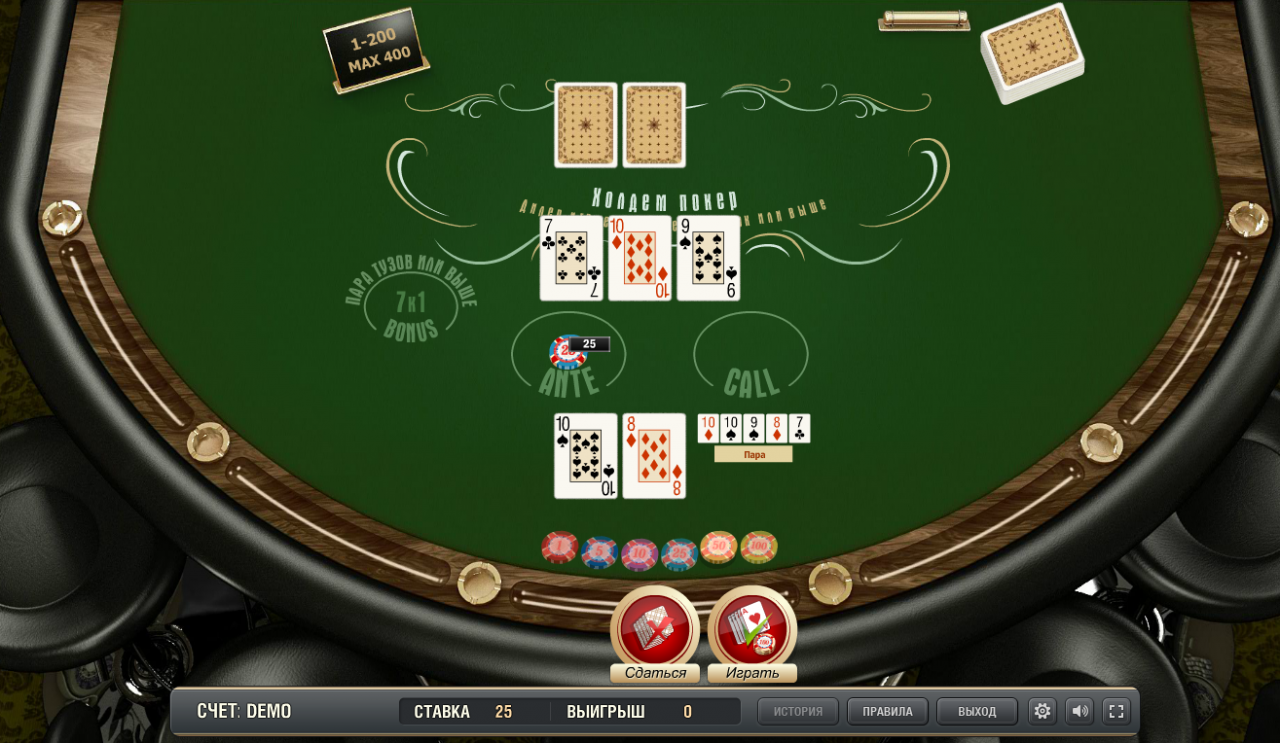Exit the game with Выход
1280x743 pixels.
(x=977, y=711)
